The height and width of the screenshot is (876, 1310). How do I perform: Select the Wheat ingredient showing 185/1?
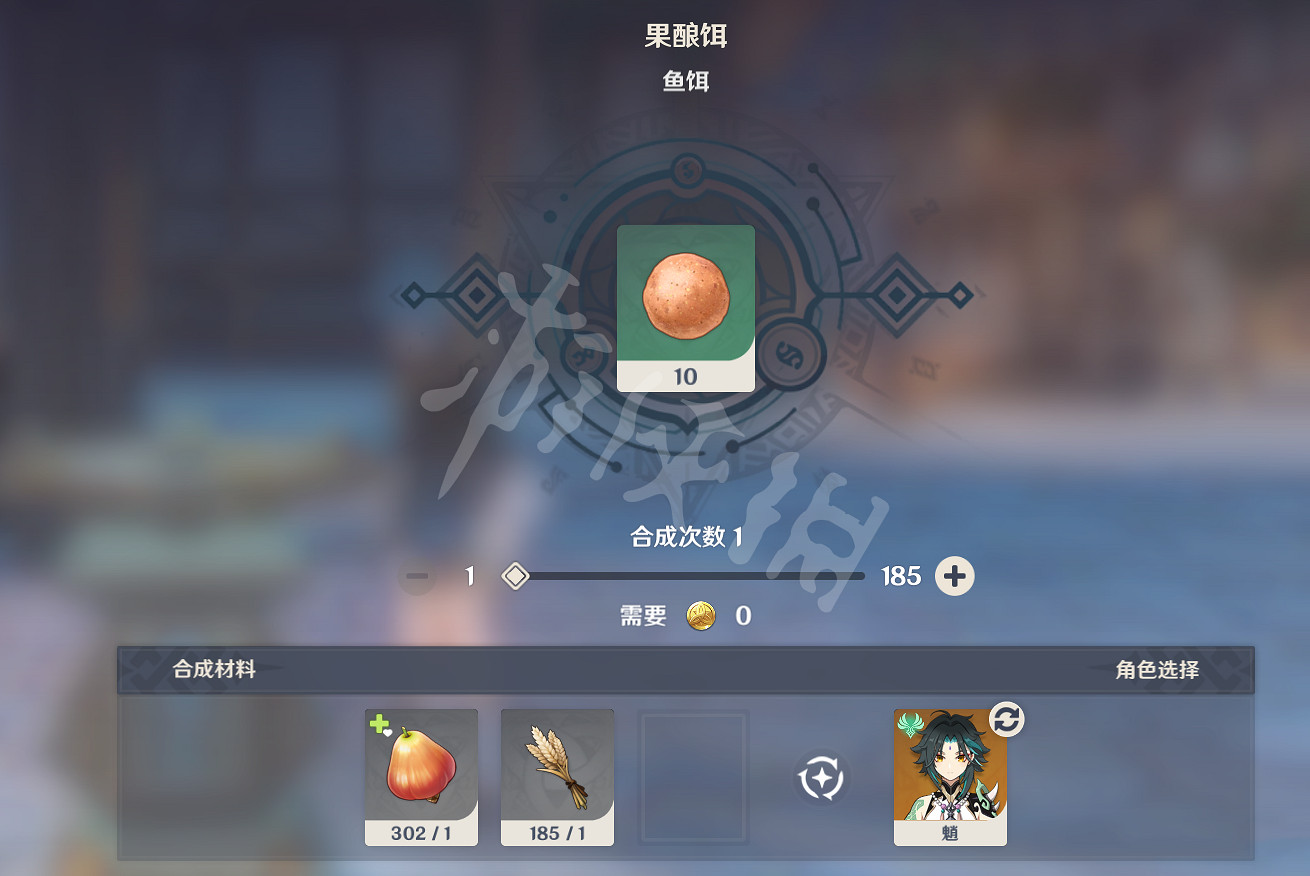(x=557, y=778)
